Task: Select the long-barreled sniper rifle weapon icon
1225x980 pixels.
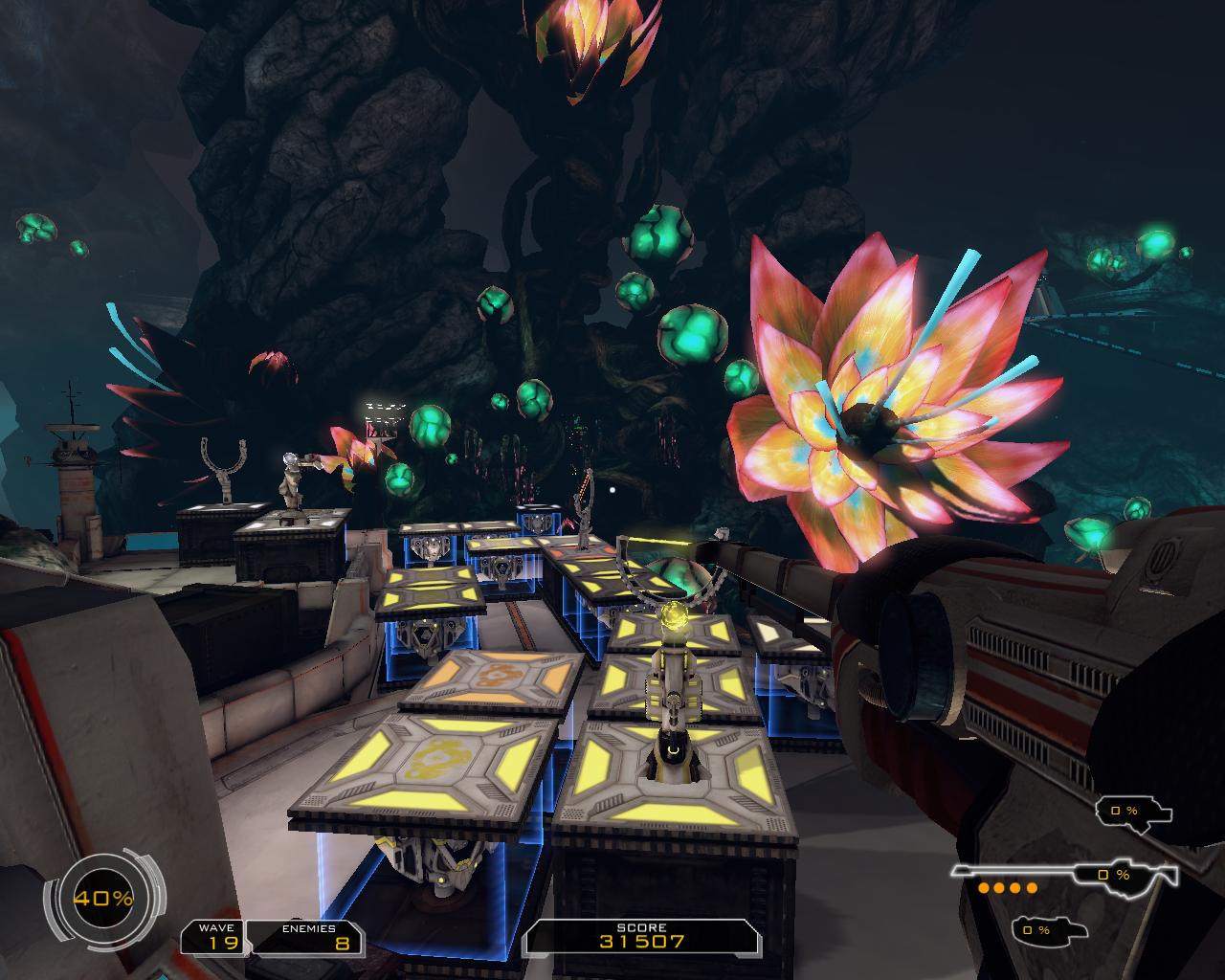Action: 1062,873
